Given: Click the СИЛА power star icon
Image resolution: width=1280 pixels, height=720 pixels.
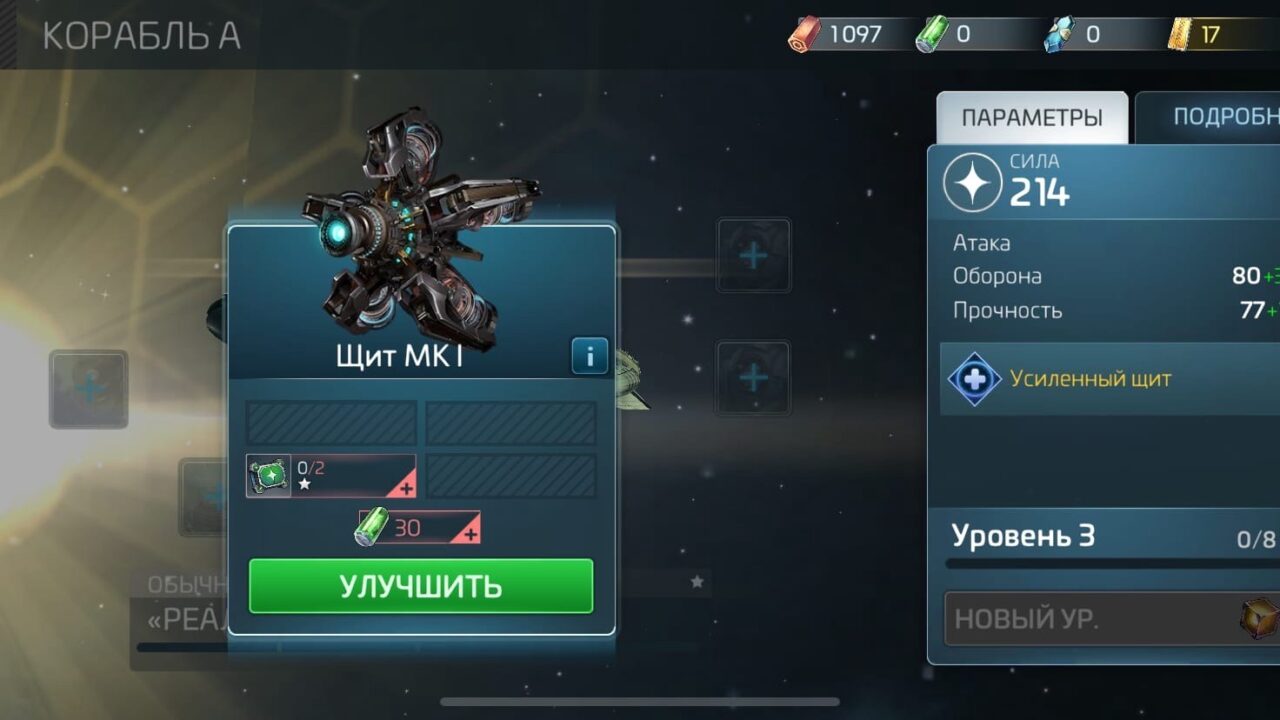Looking at the screenshot, I should (975, 183).
